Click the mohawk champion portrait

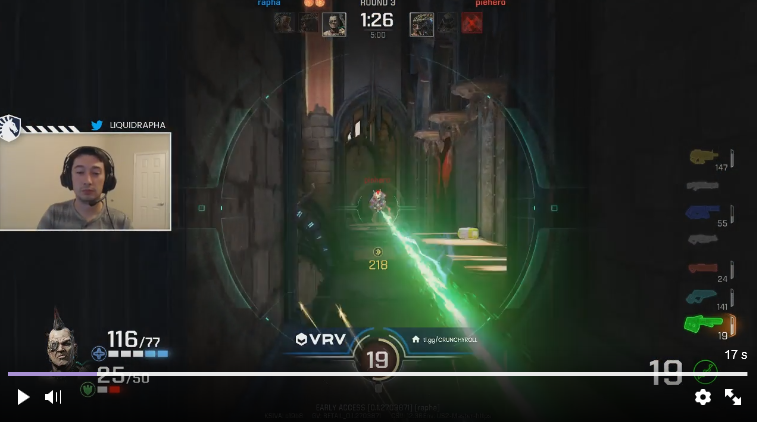click(x=66, y=345)
